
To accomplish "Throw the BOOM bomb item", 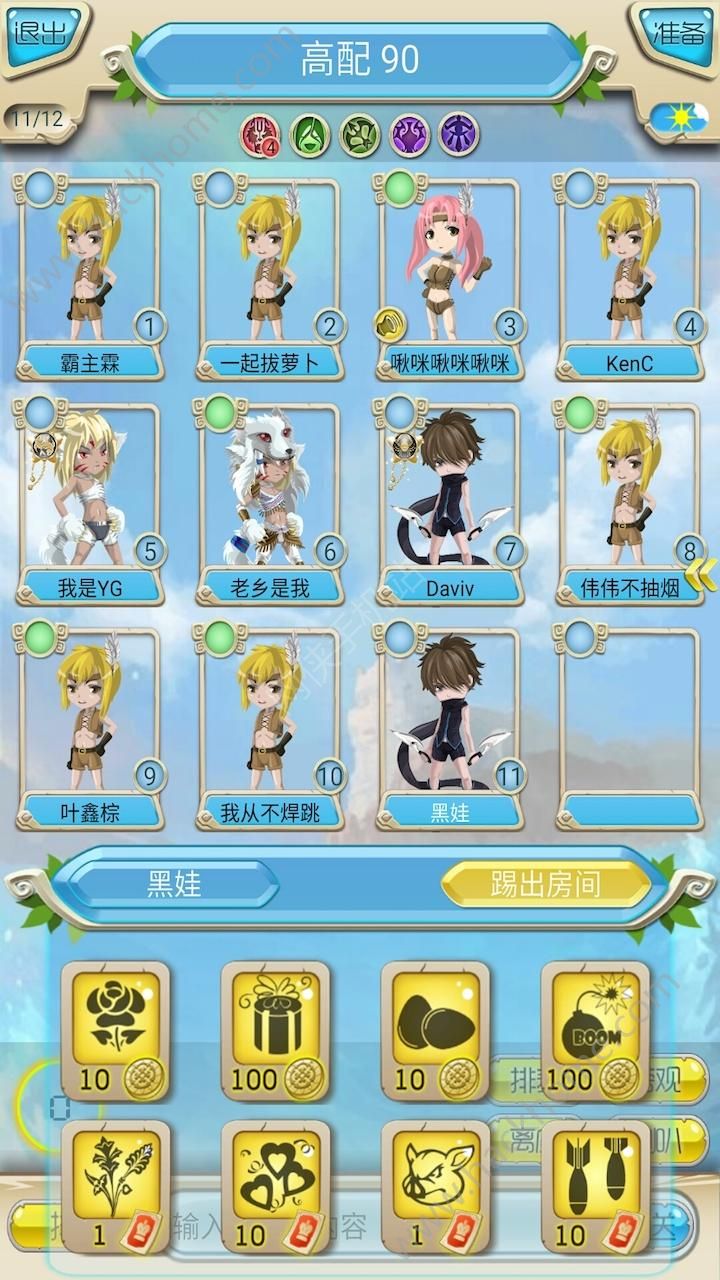I will (x=595, y=1025).
